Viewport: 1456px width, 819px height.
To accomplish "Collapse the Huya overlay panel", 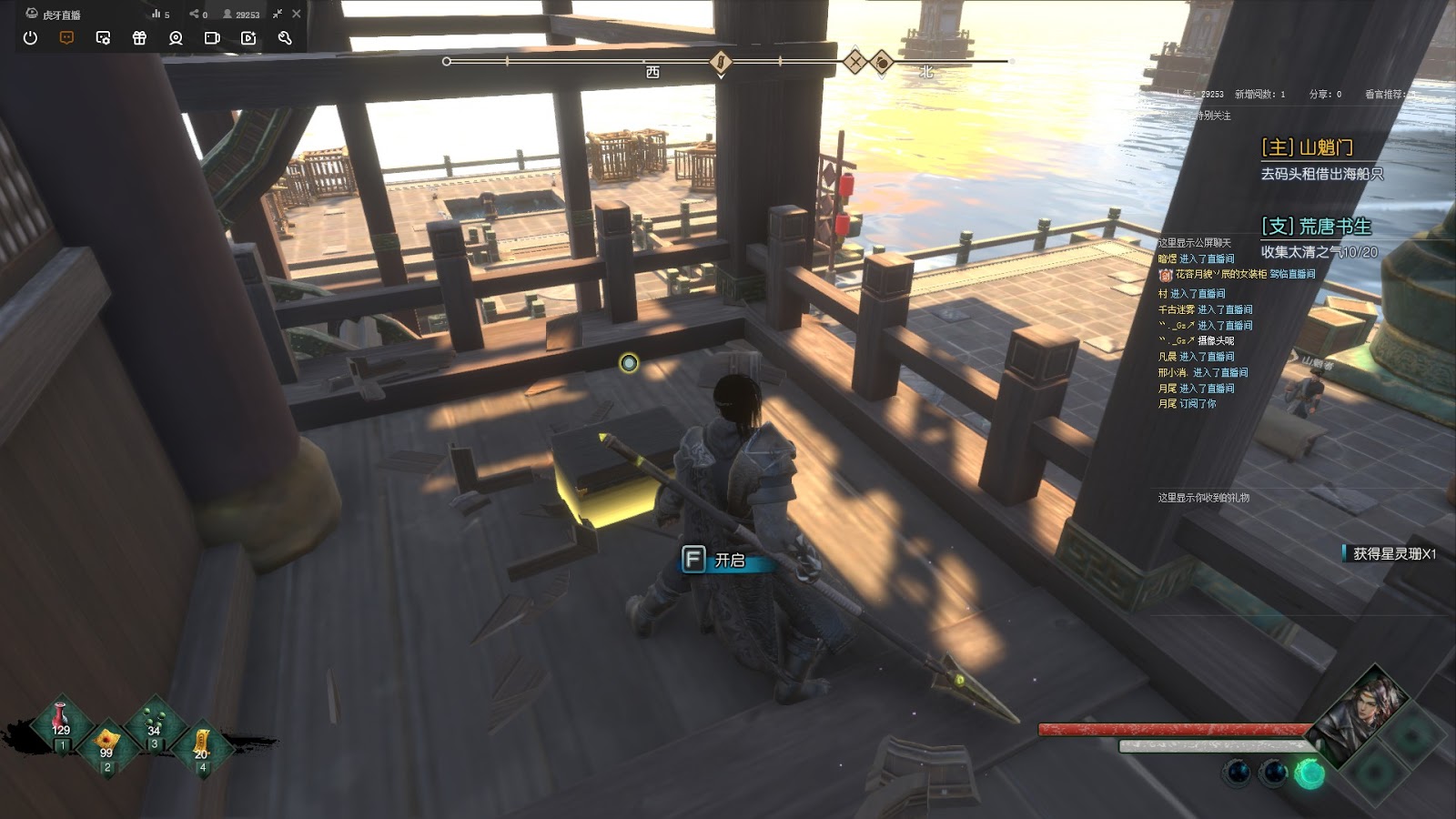I will click(278, 14).
